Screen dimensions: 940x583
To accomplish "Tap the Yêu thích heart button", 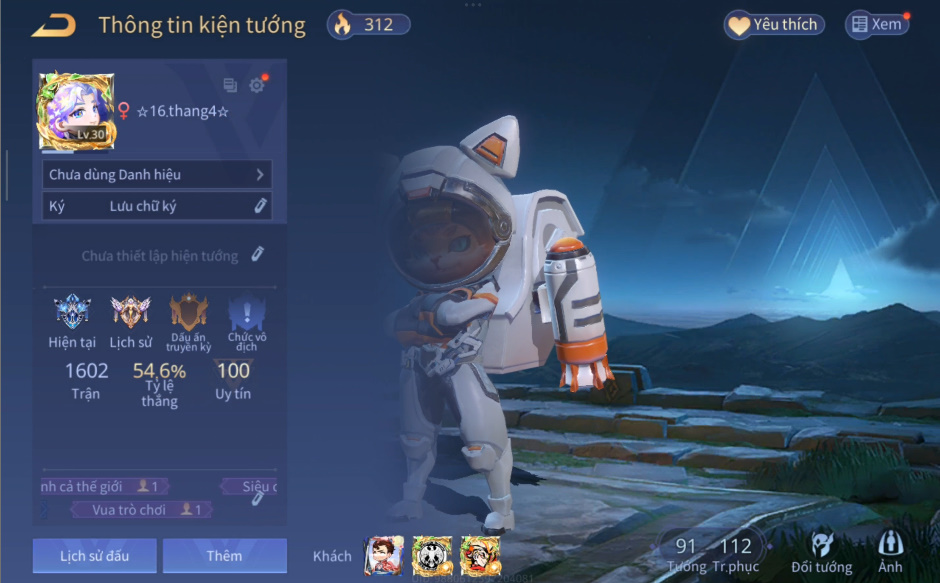I will [774, 25].
